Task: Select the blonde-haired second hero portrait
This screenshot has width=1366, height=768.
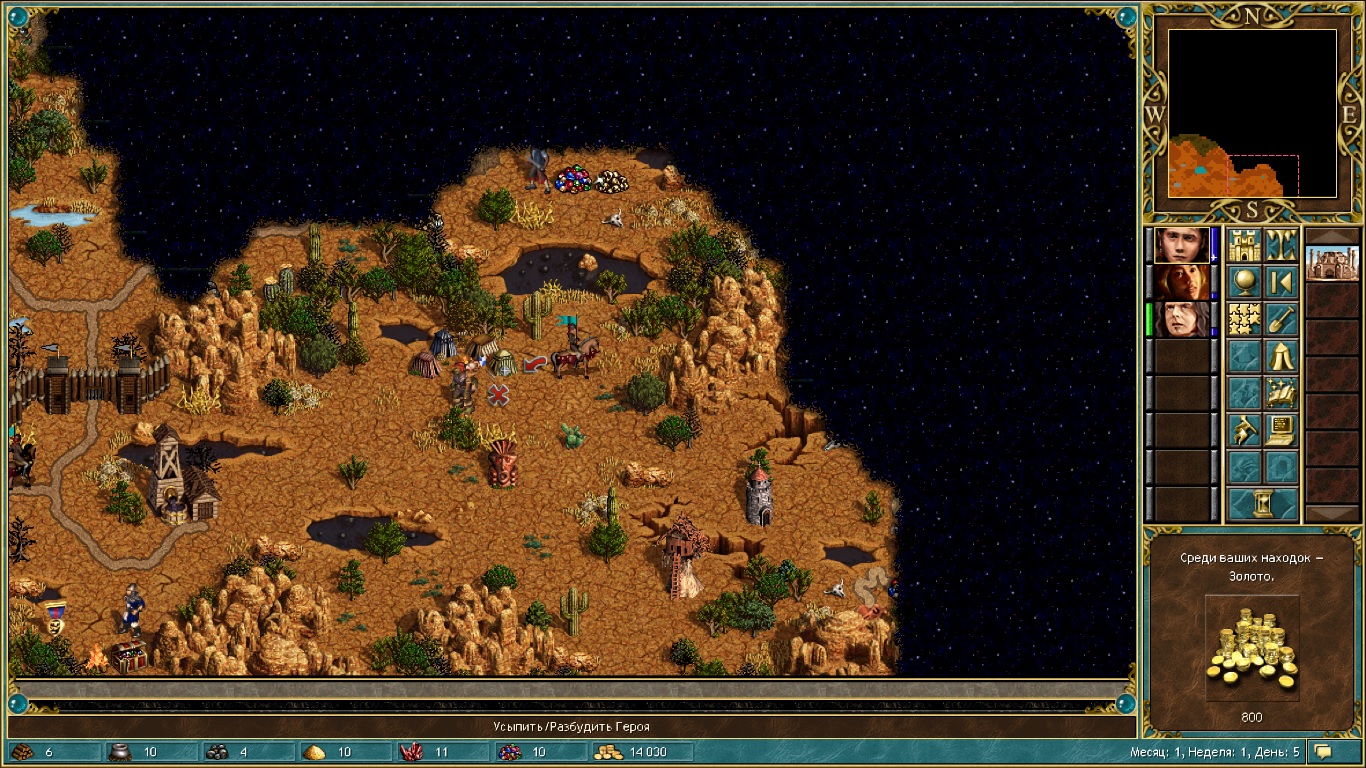Action: pos(1181,282)
